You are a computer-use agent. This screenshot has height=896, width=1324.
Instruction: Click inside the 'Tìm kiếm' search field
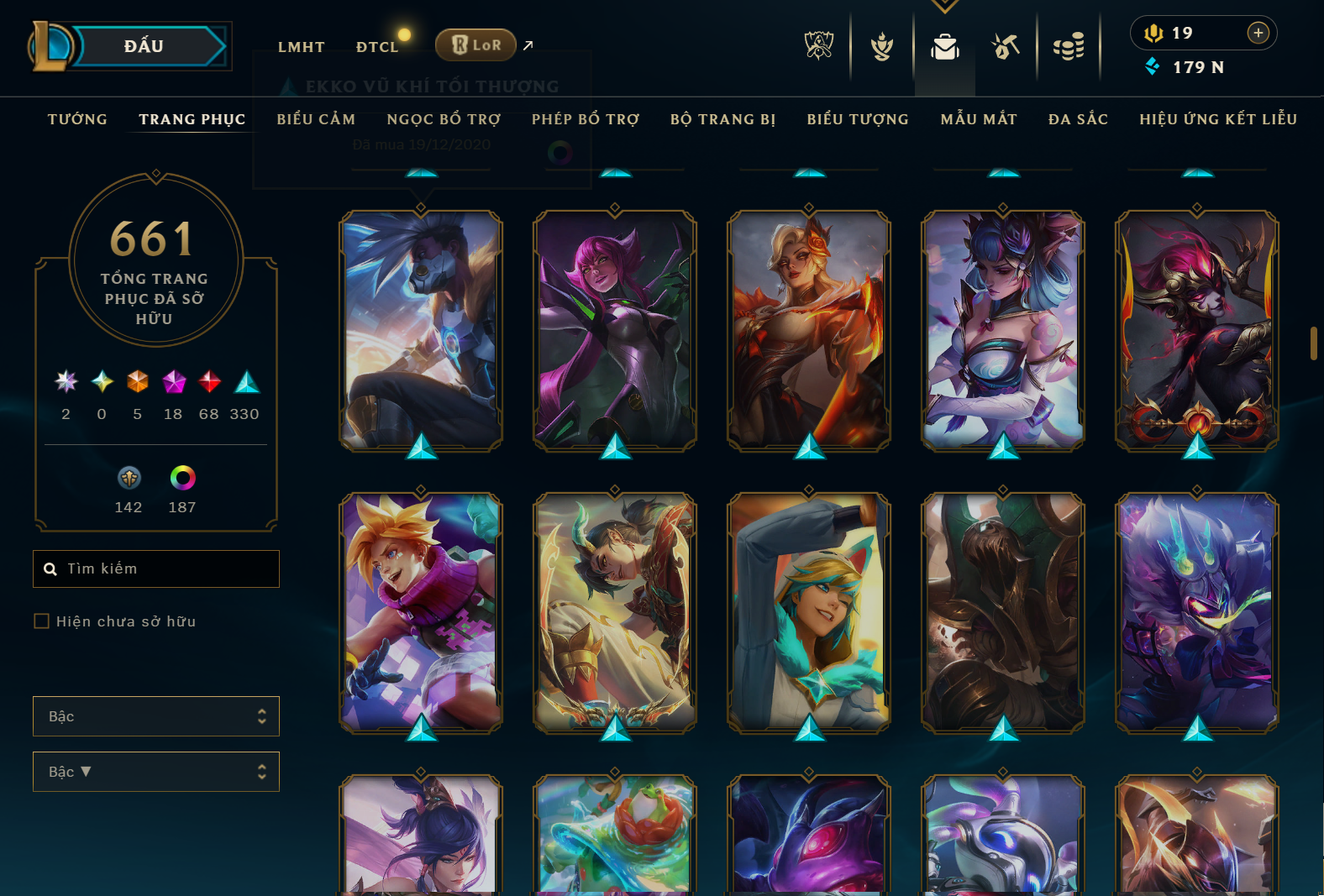[x=156, y=569]
